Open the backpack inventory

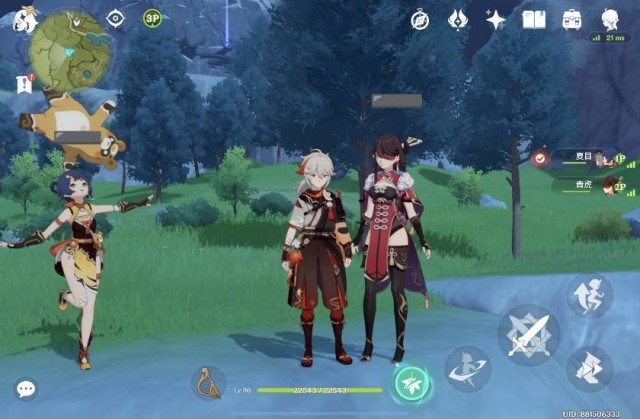572,19
